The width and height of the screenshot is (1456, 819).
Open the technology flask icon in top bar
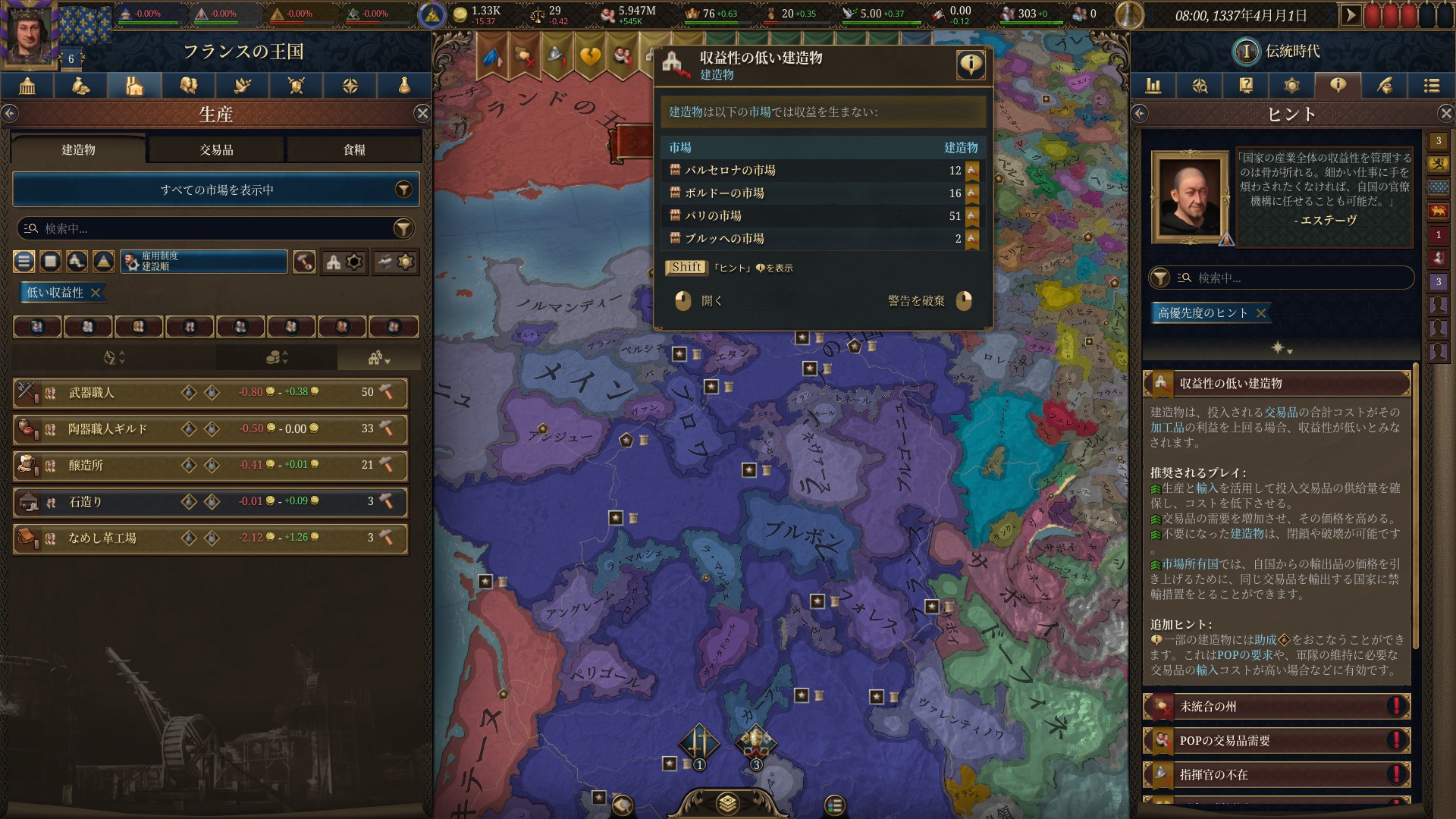[404, 86]
